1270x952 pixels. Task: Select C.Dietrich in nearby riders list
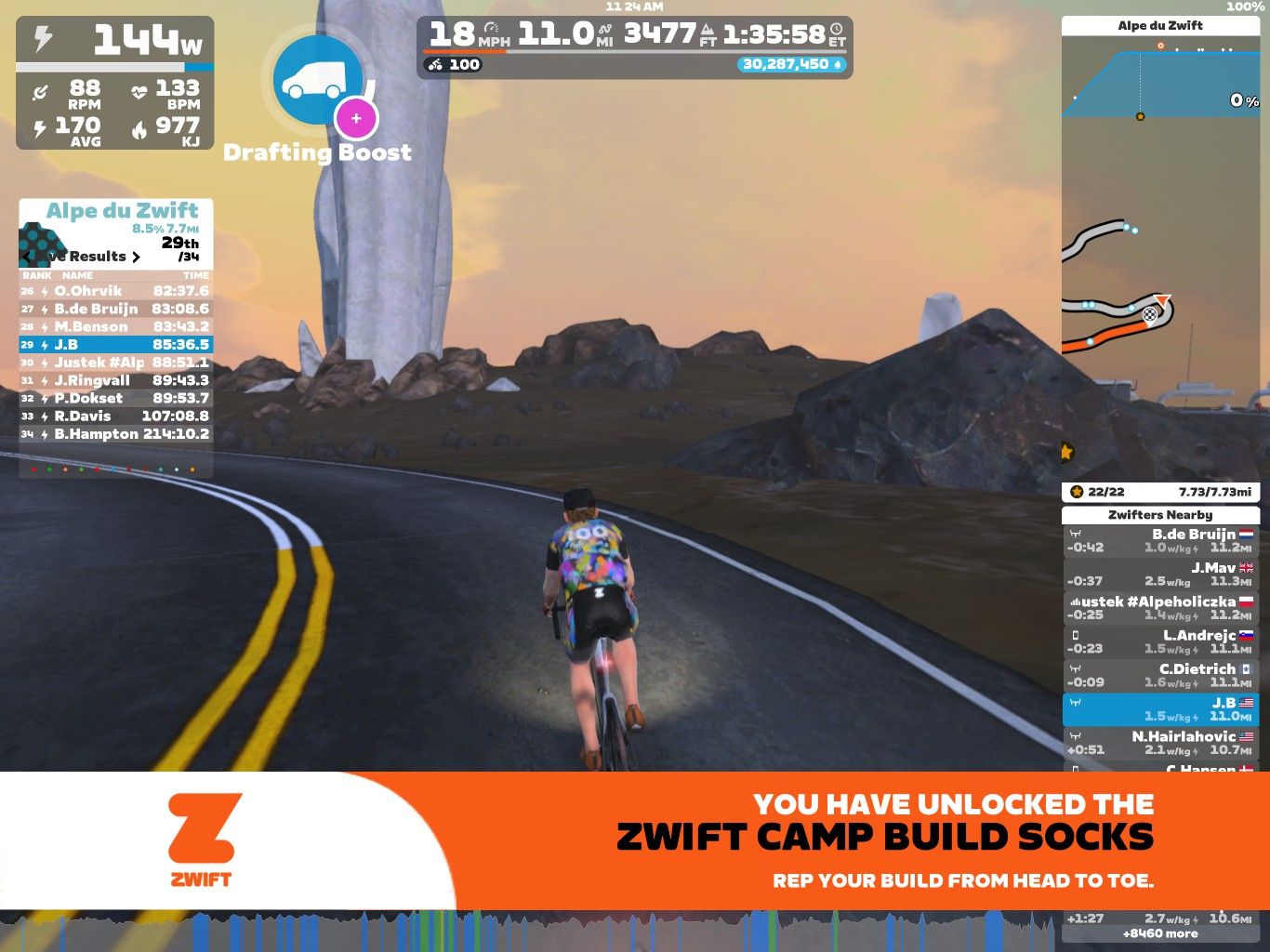(x=1159, y=675)
